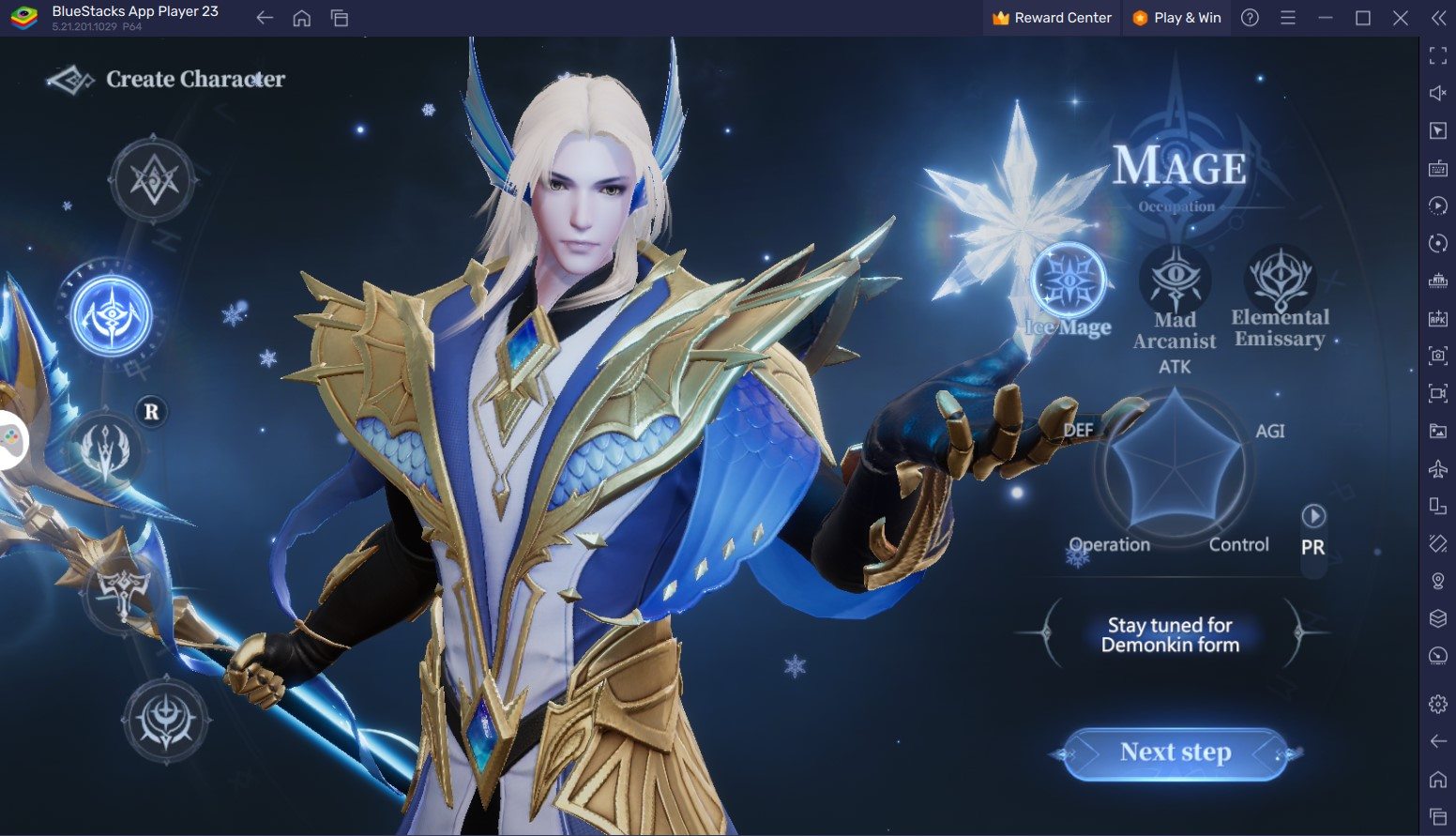The image size is (1456, 836).
Task: Pick the Elemental Emissary occupation
Action: [1280, 280]
